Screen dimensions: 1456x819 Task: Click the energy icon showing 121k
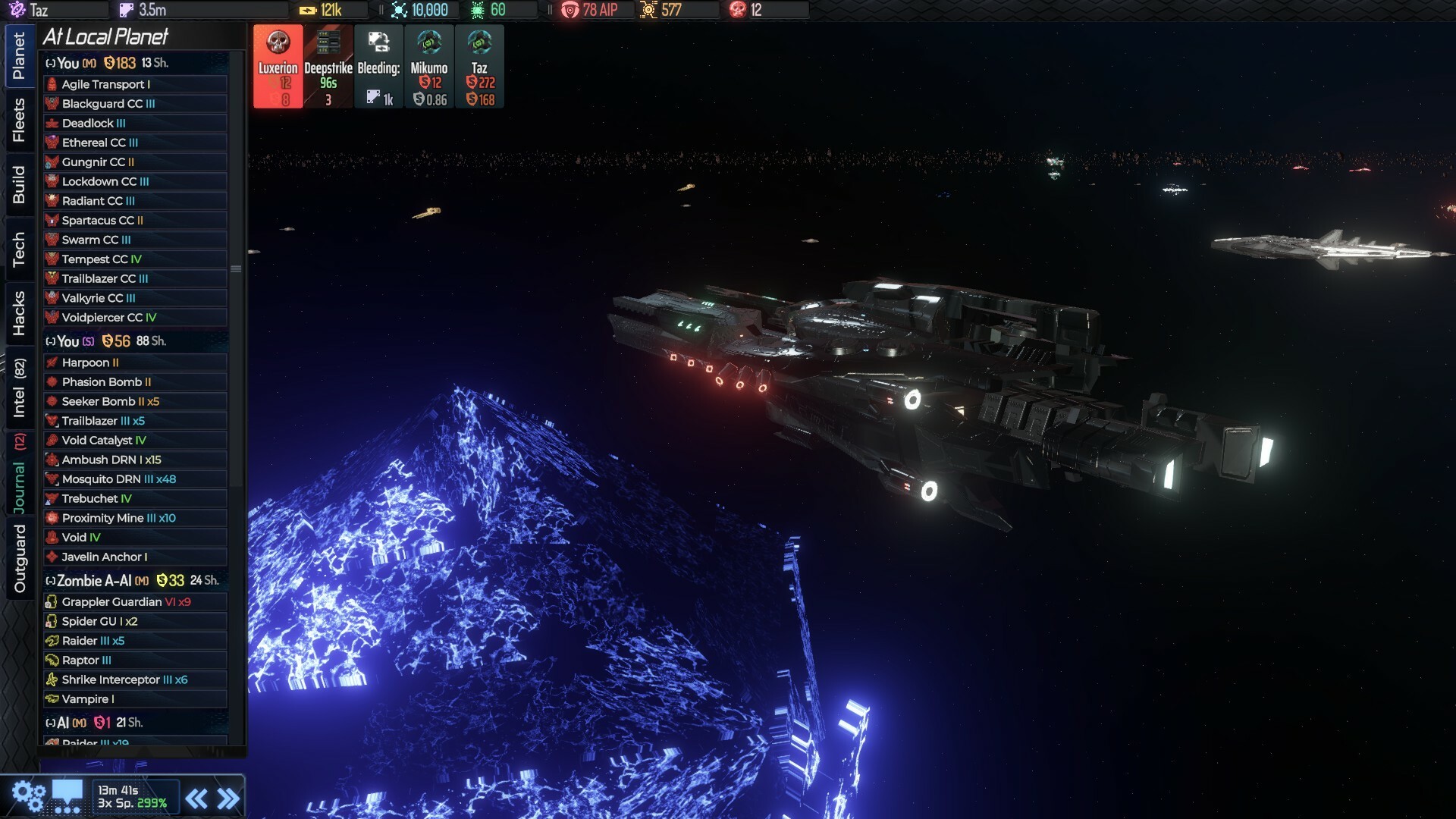(x=308, y=10)
